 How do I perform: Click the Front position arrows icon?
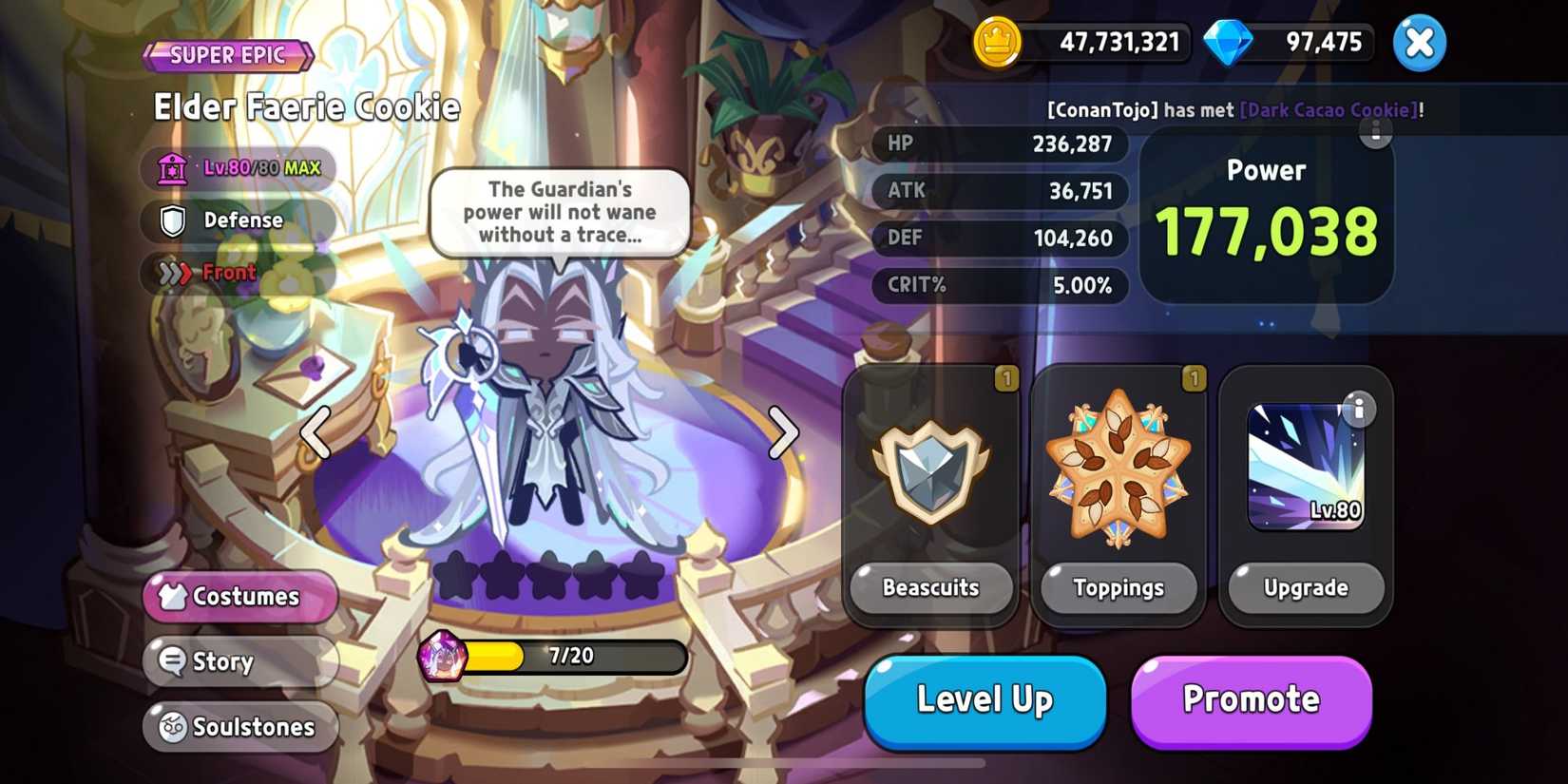coord(173,273)
